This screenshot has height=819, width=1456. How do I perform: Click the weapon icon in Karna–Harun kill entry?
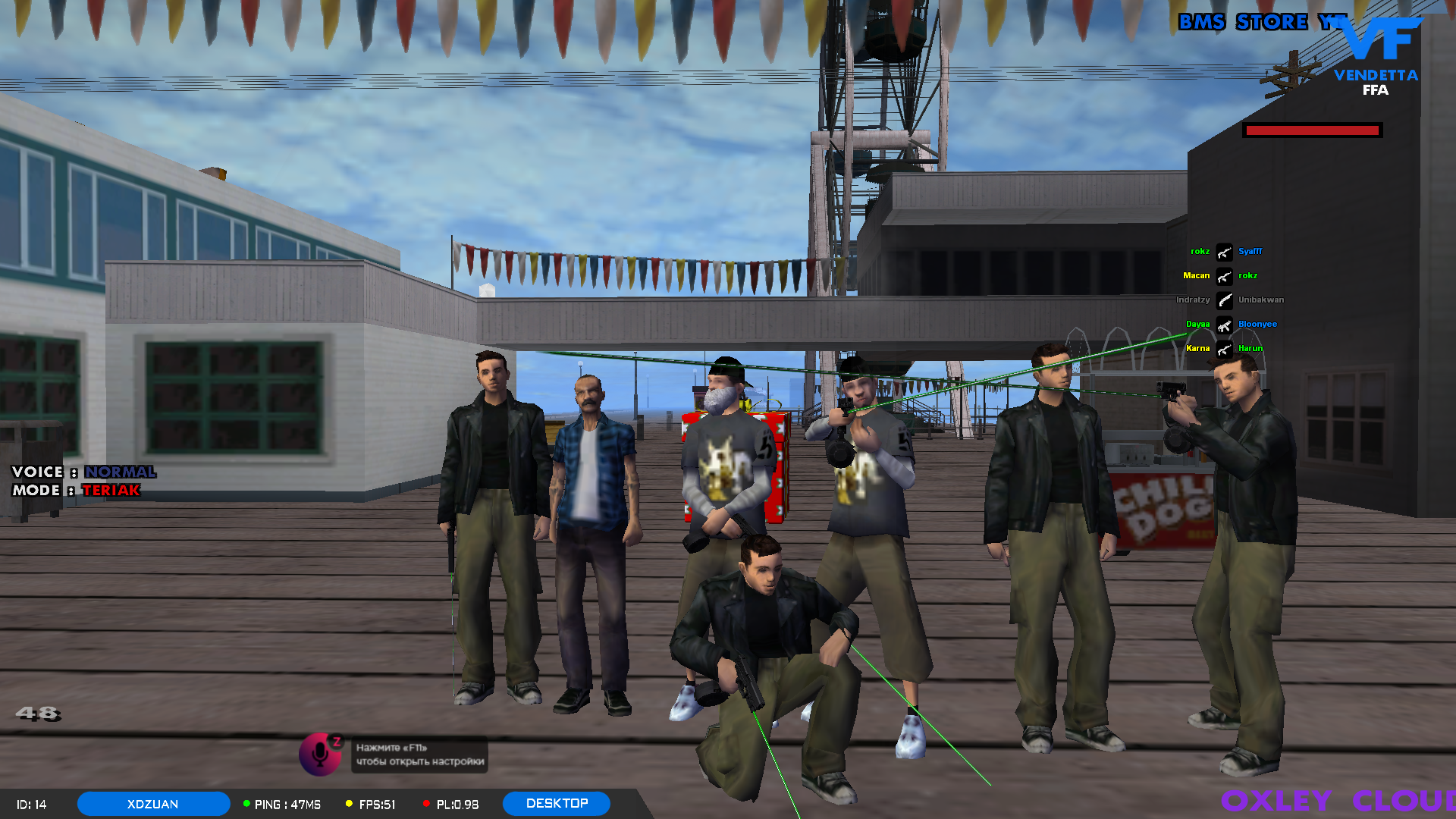(x=1223, y=348)
